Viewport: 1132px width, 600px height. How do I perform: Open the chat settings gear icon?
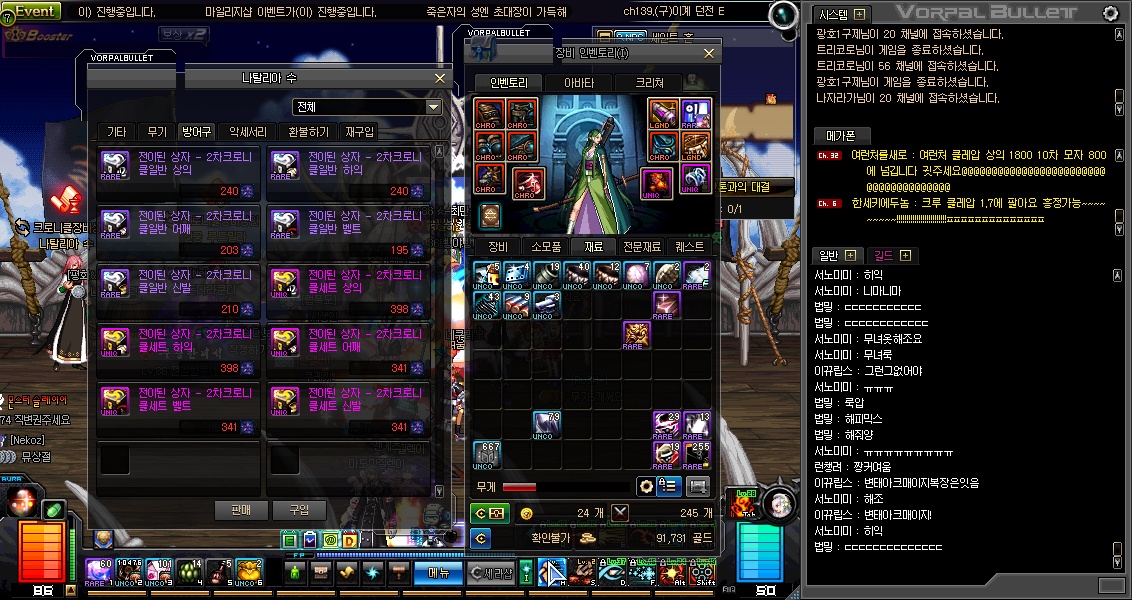1110,13
